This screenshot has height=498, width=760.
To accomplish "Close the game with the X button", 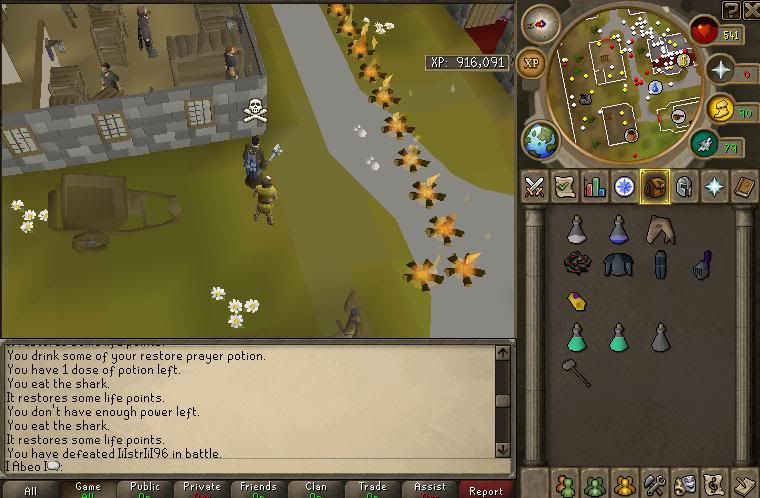I will [749, 10].
